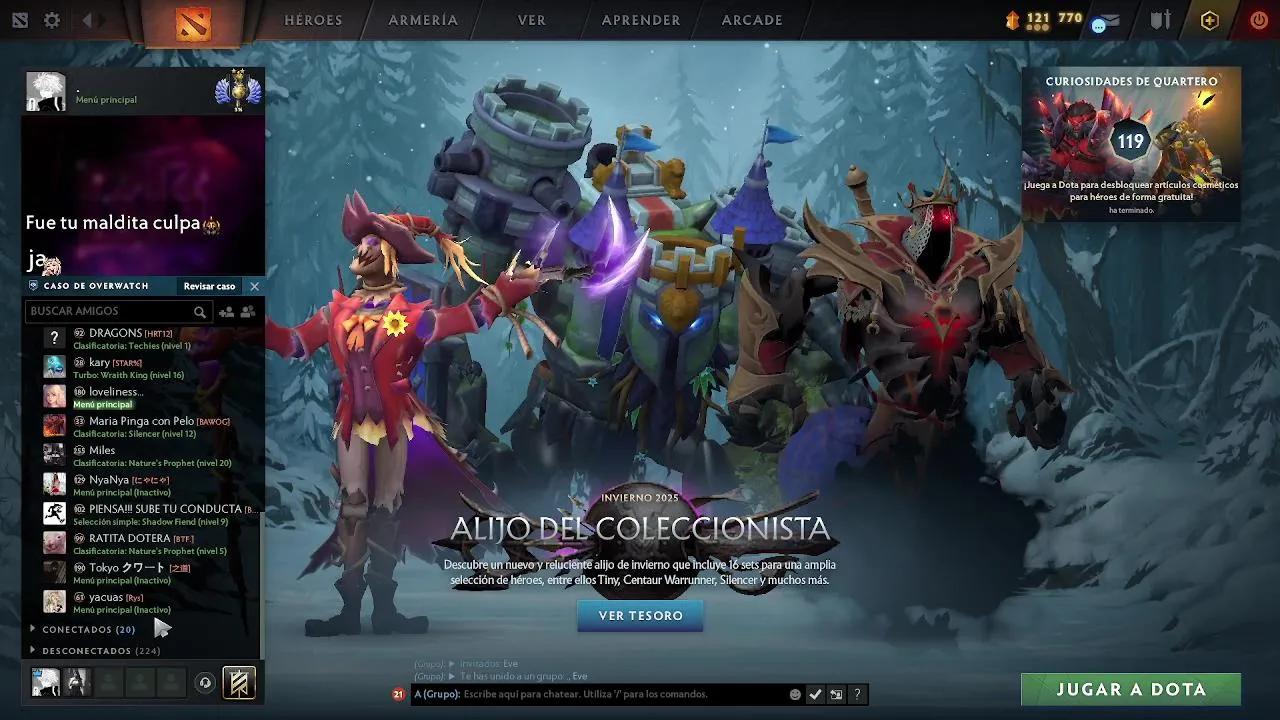The image size is (1280, 720).
Task: Click the red power button to exit
Action: pyautogui.click(x=1258, y=20)
